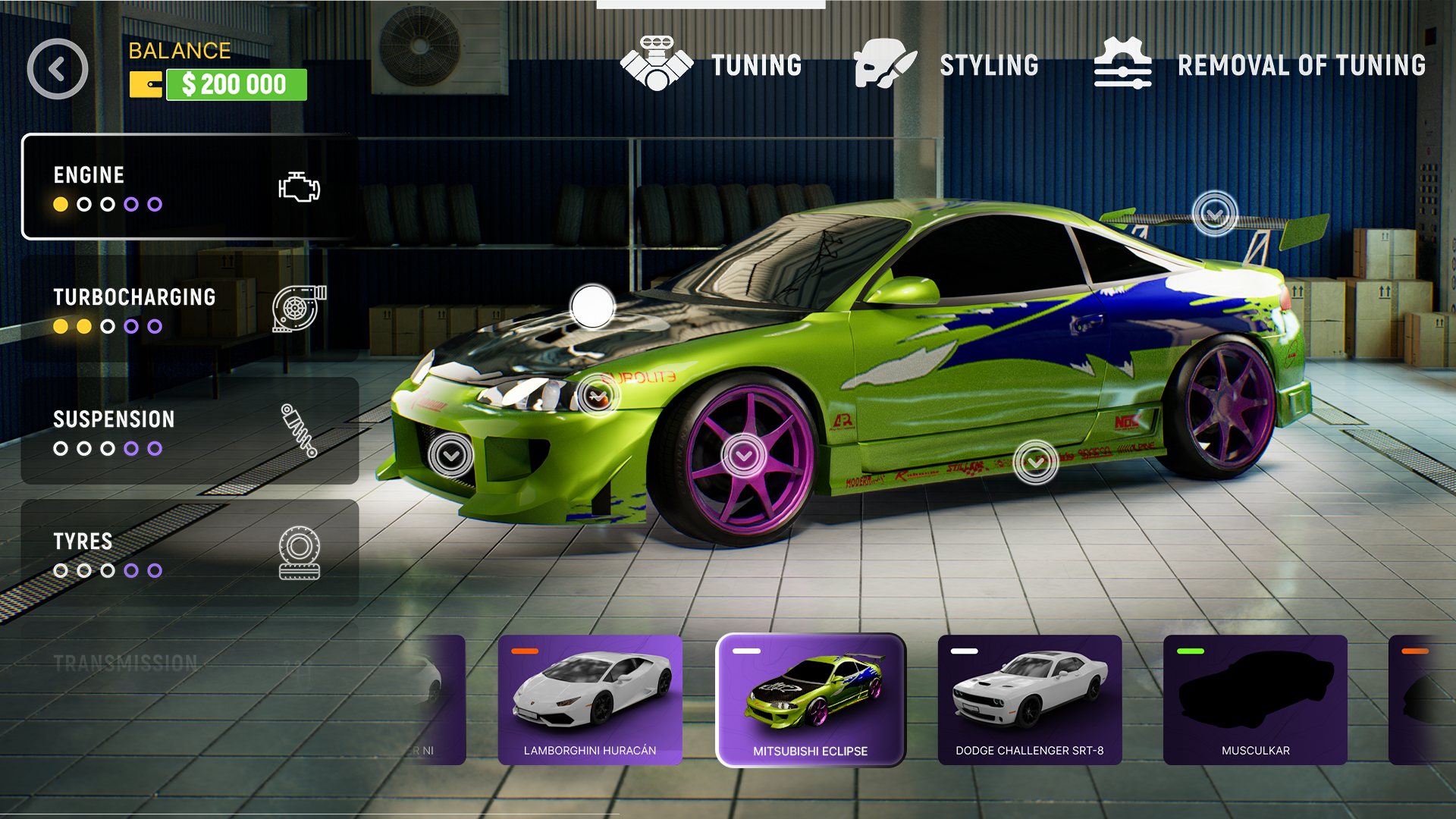
Task: Click the back arrow button
Action: pyautogui.click(x=57, y=68)
